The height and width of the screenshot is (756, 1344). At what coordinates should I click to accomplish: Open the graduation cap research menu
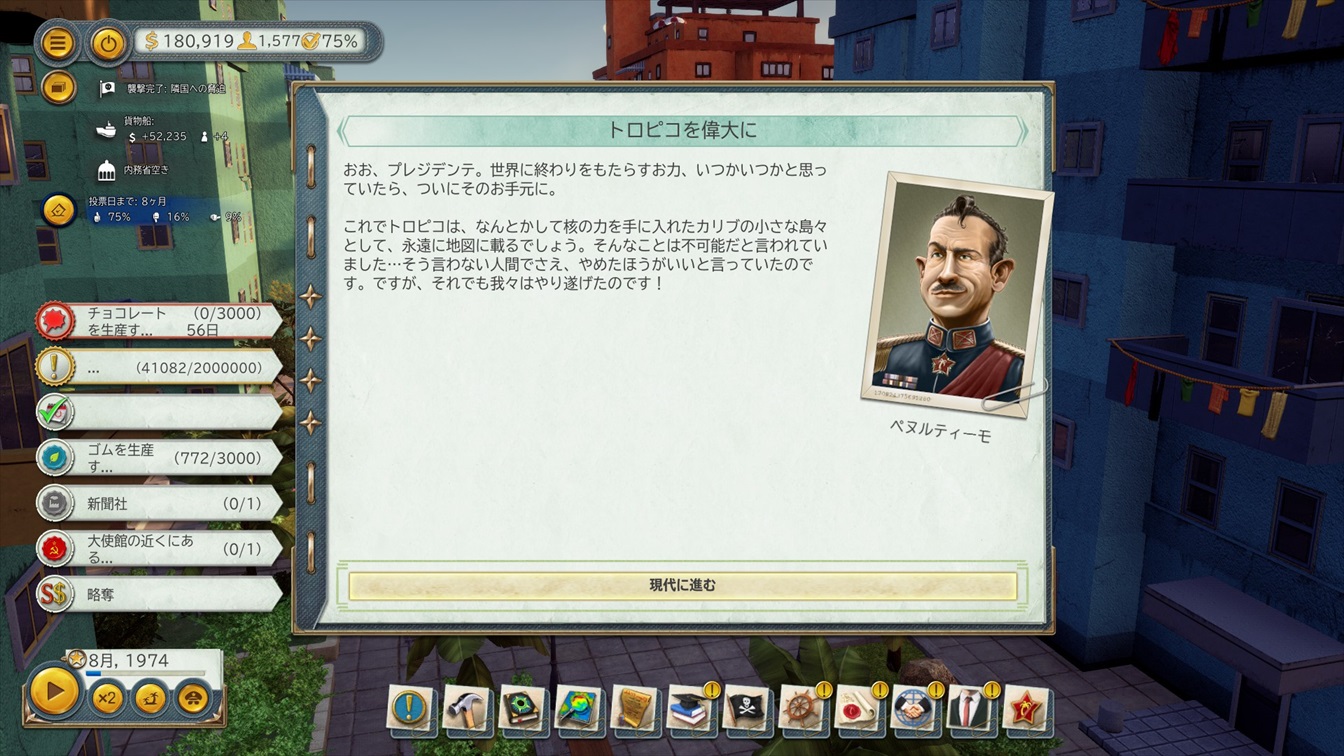690,708
